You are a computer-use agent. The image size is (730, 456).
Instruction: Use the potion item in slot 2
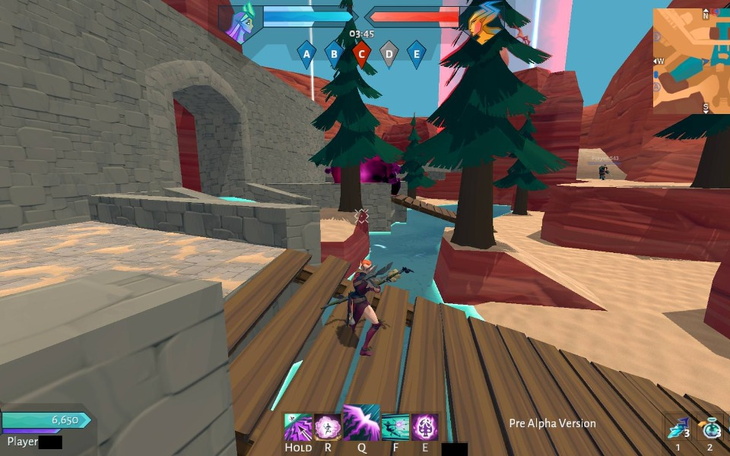click(x=709, y=428)
